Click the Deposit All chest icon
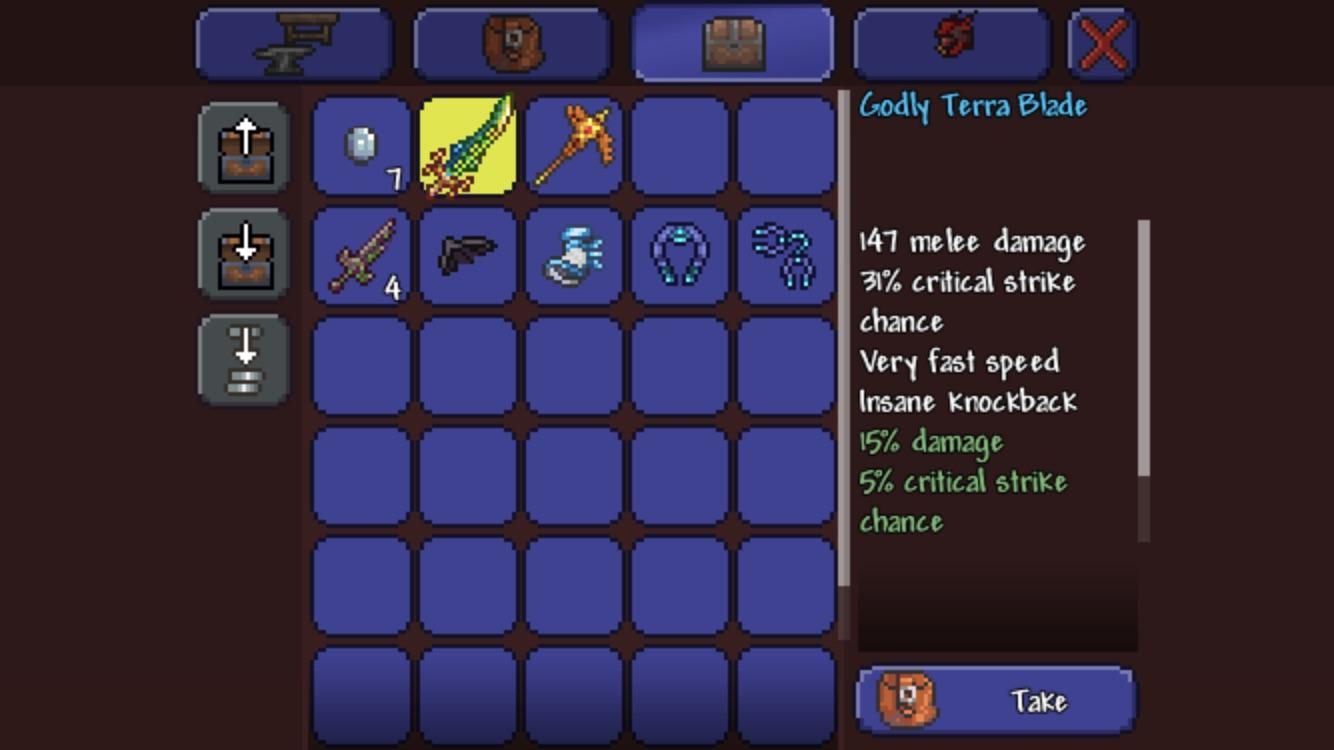Image resolution: width=1334 pixels, height=750 pixels. coord(243,255)
